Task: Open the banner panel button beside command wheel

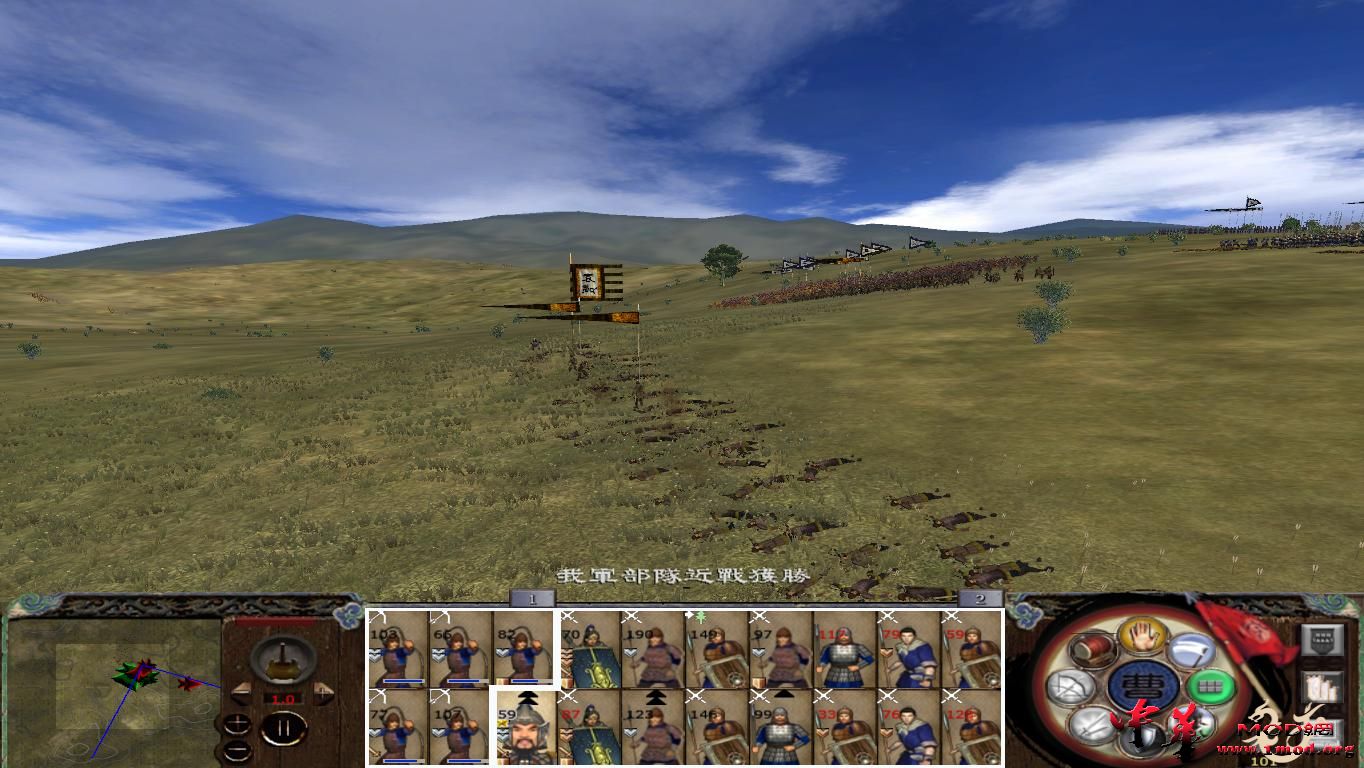Action: (1323, 640)
